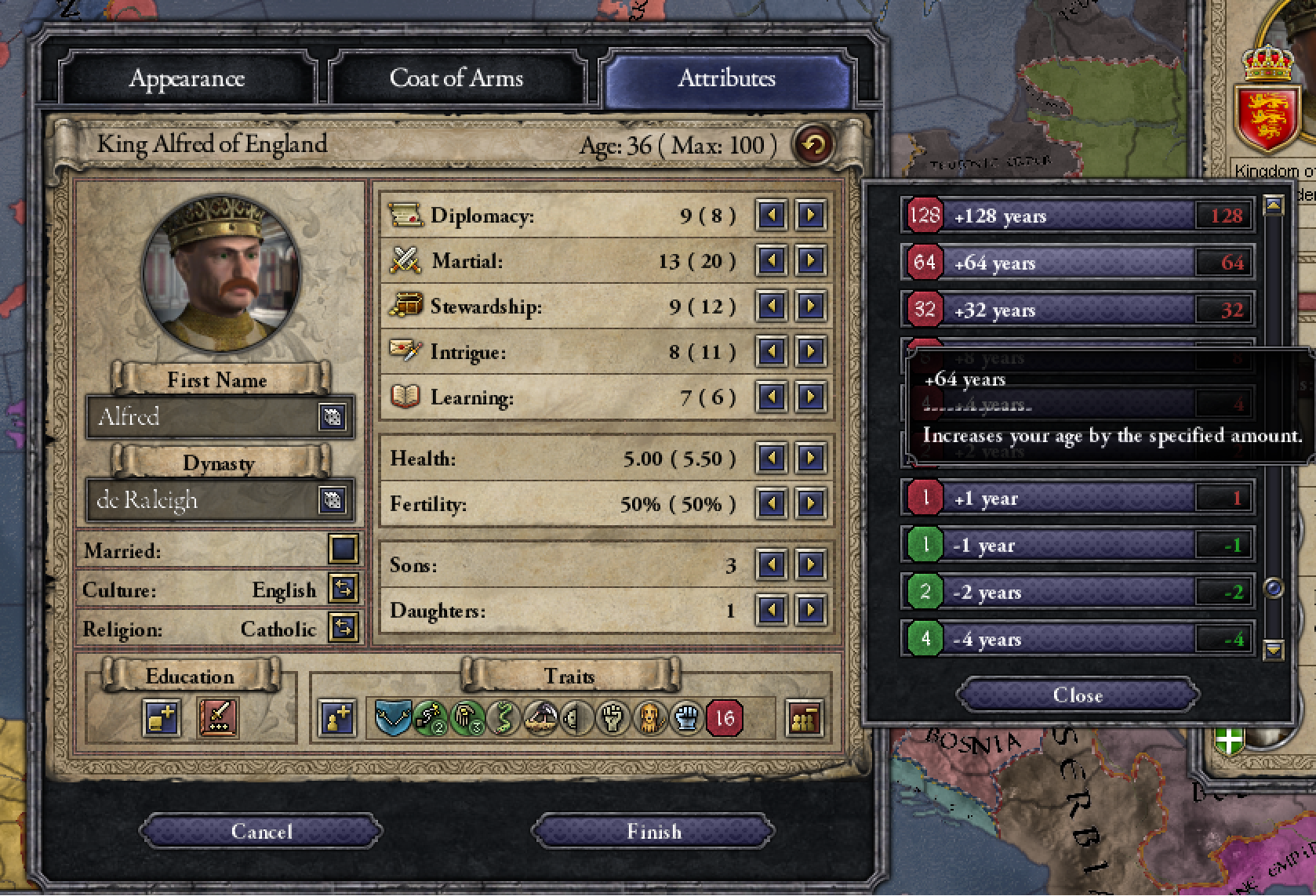Raise Stewardship by one point

tap(810, 306)
